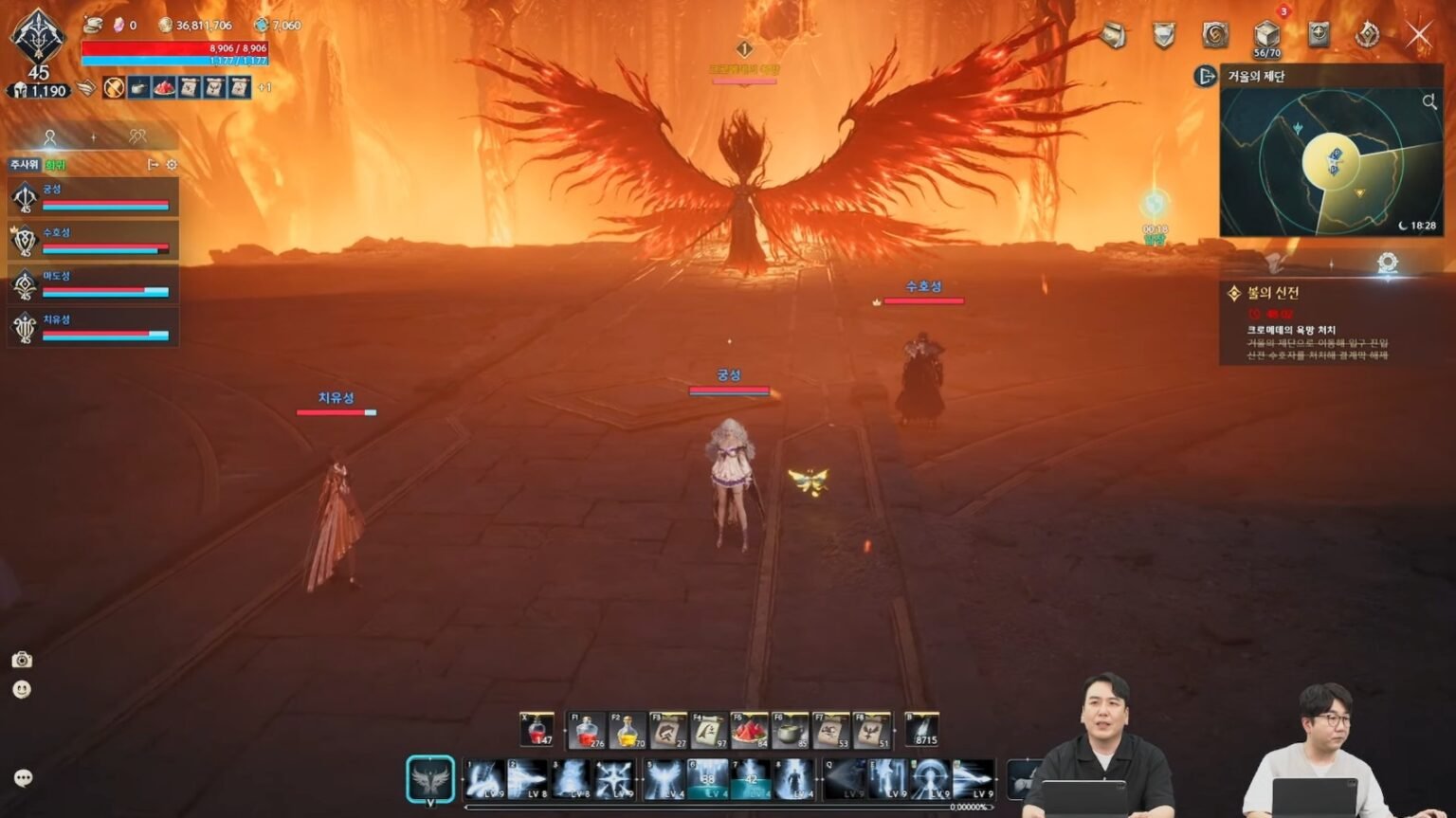Toggle the duo icon atop the party panel

click(x=138, y=136)
